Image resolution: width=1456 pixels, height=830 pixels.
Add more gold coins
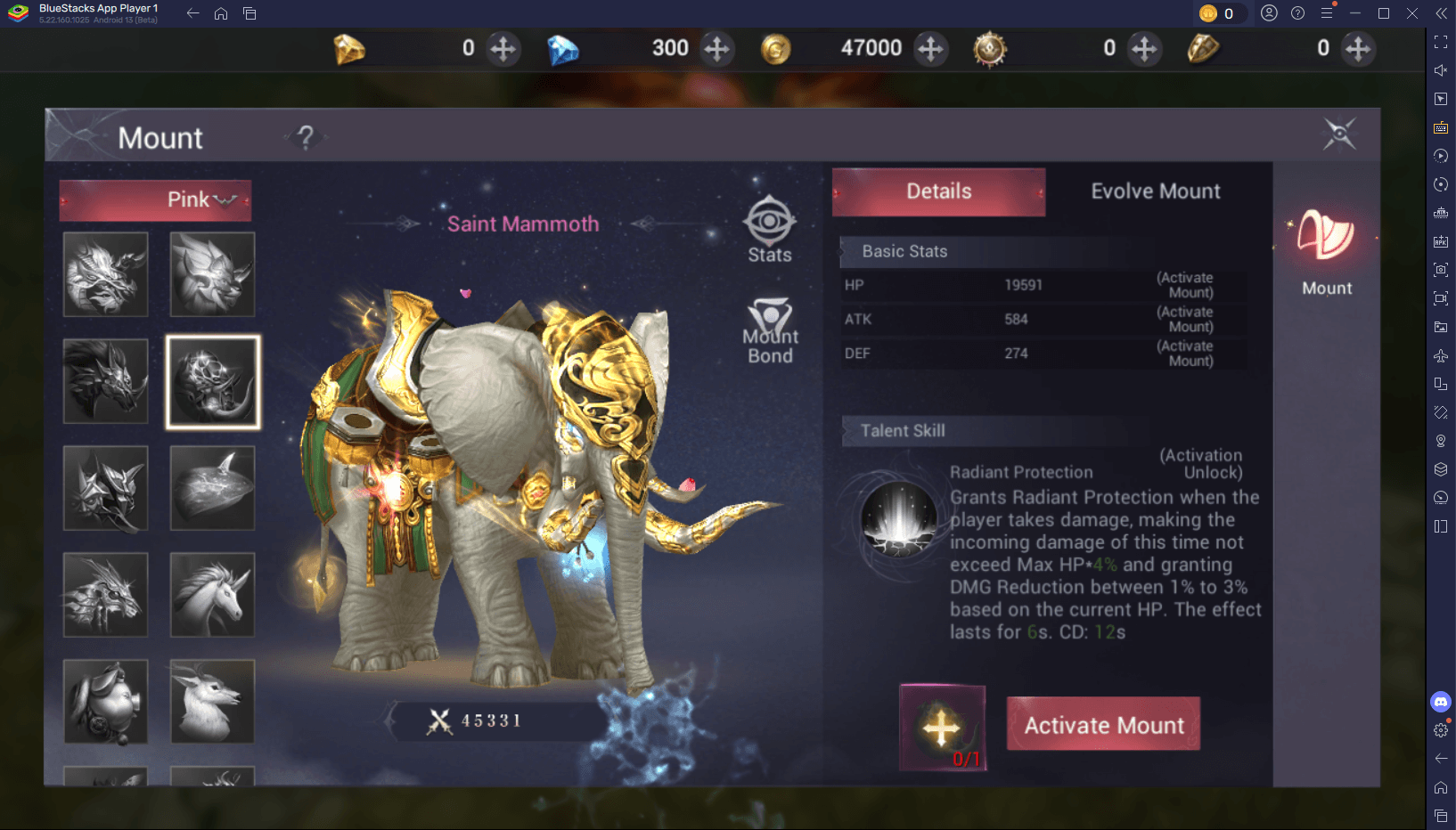tap(930, 48)
